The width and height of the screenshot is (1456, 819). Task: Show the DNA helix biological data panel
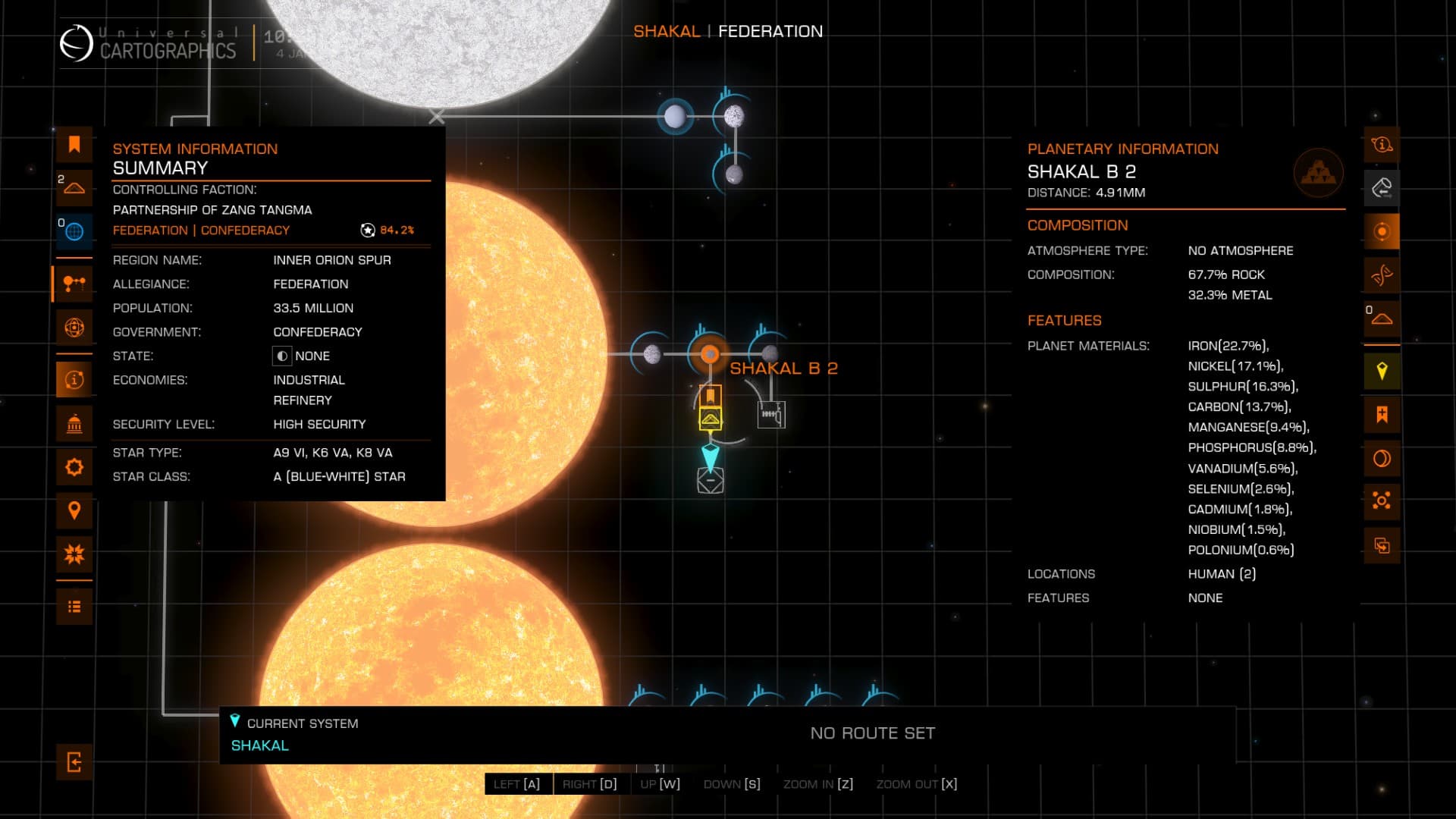coord(1382,275)
